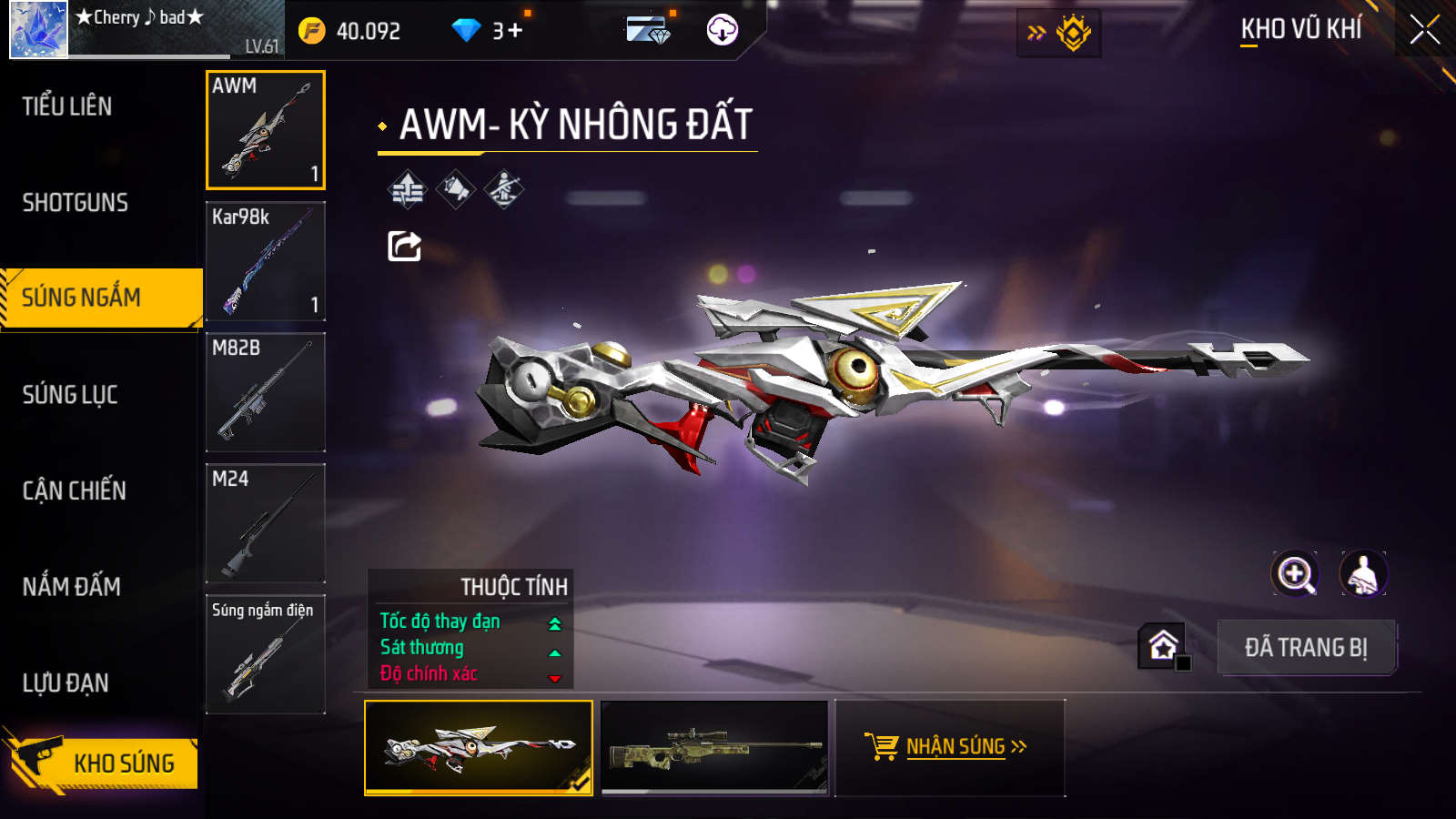Click the ĐÃ TRANG BỊ button

pos(1306,648)
